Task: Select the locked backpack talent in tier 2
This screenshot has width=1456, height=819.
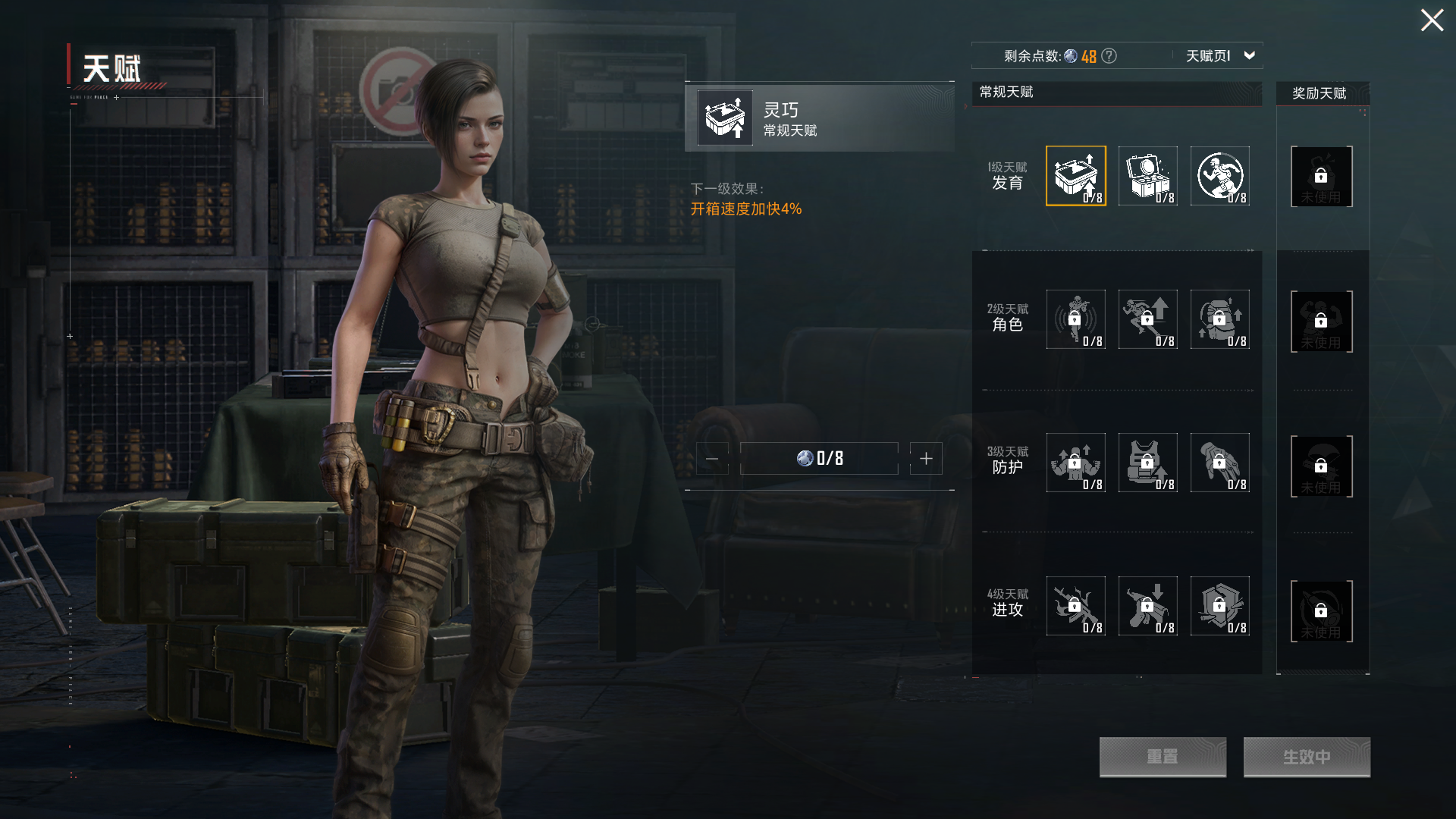Action: click(1219, 319)
